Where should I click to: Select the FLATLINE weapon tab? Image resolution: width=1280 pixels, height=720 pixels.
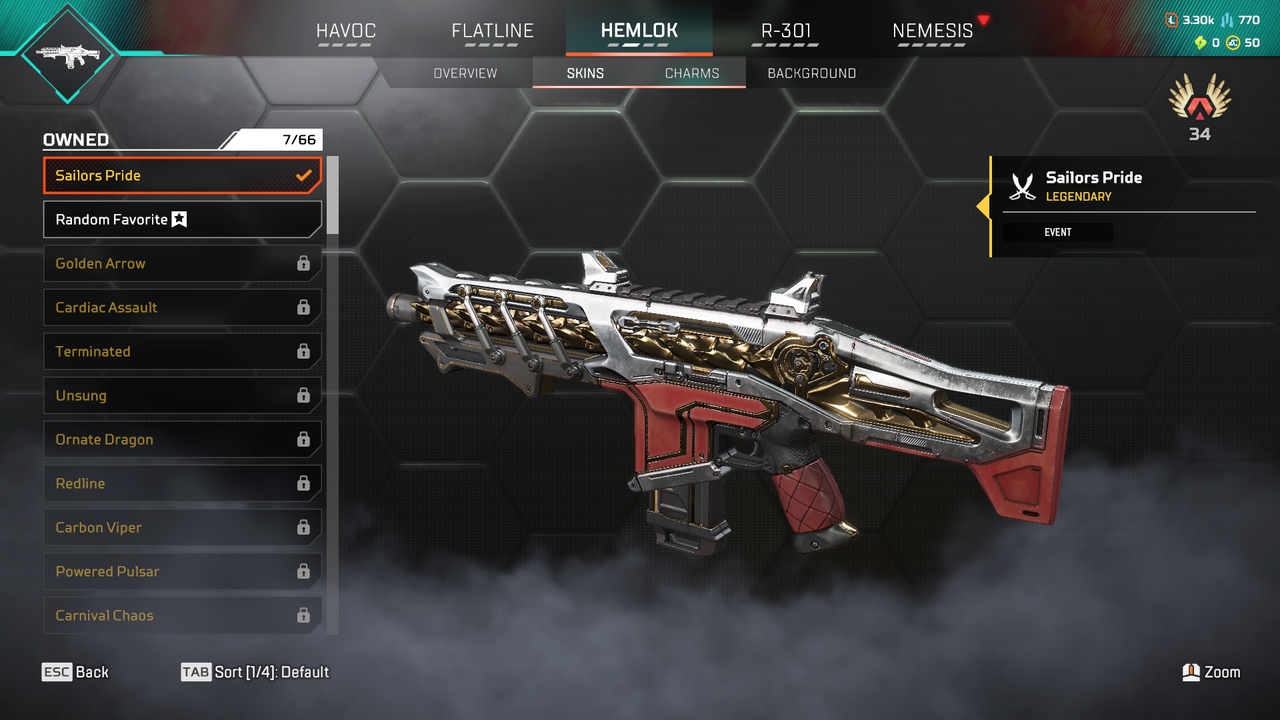pyautogui.click(x=492, y=31)
